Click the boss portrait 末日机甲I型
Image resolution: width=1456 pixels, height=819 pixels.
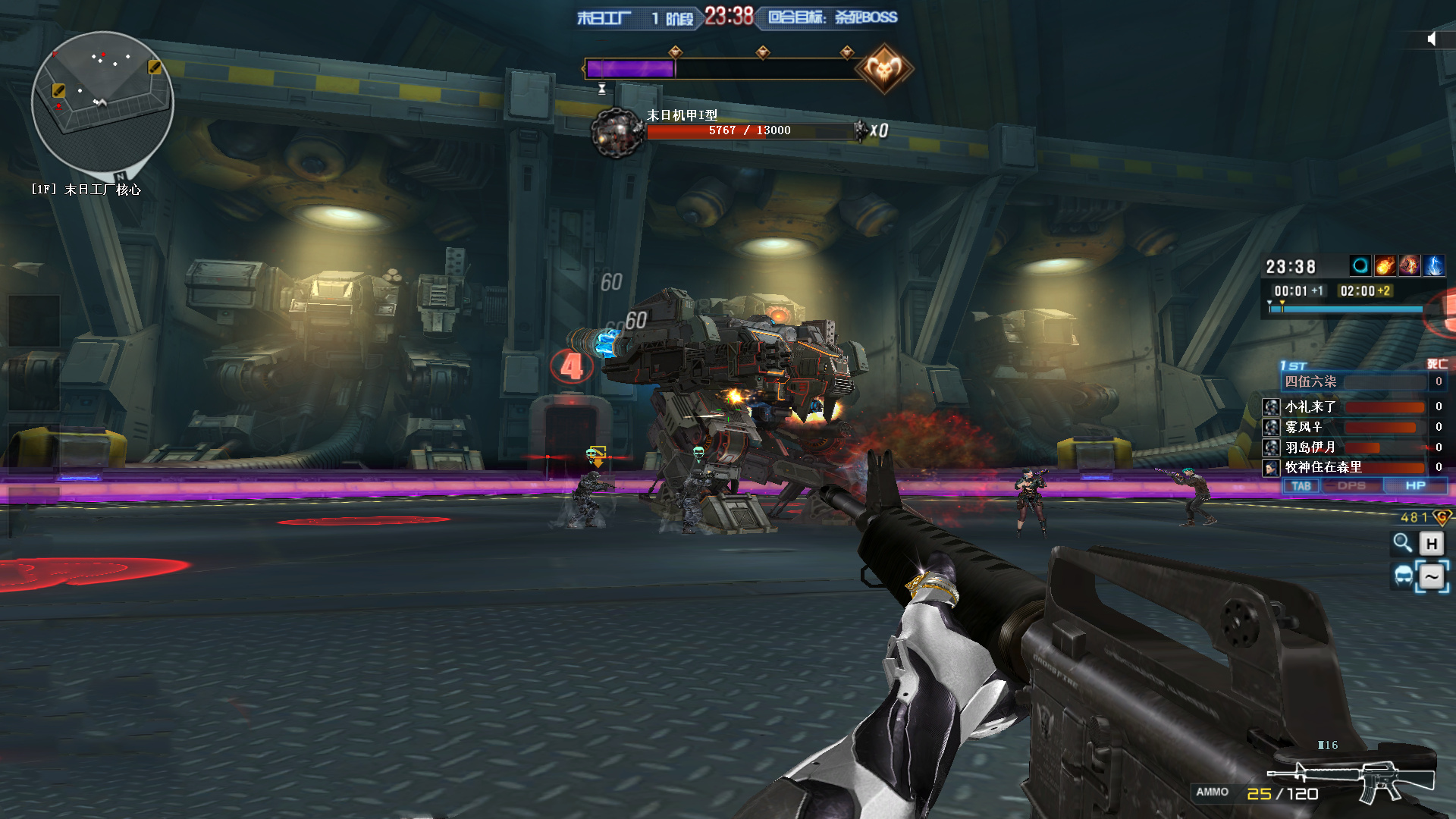coord(617,133)
